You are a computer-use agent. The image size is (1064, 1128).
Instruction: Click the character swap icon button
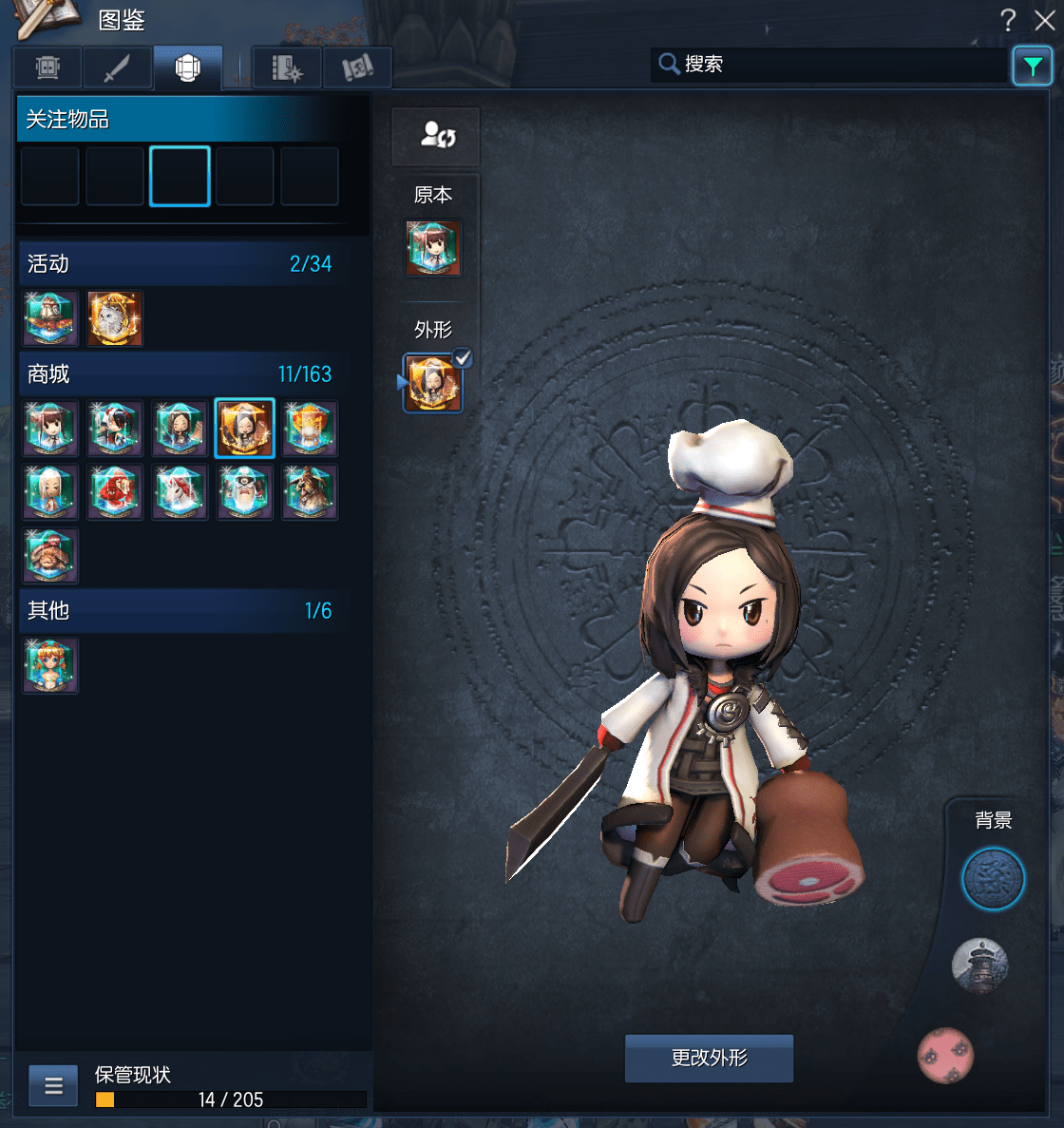pos(436,136)
